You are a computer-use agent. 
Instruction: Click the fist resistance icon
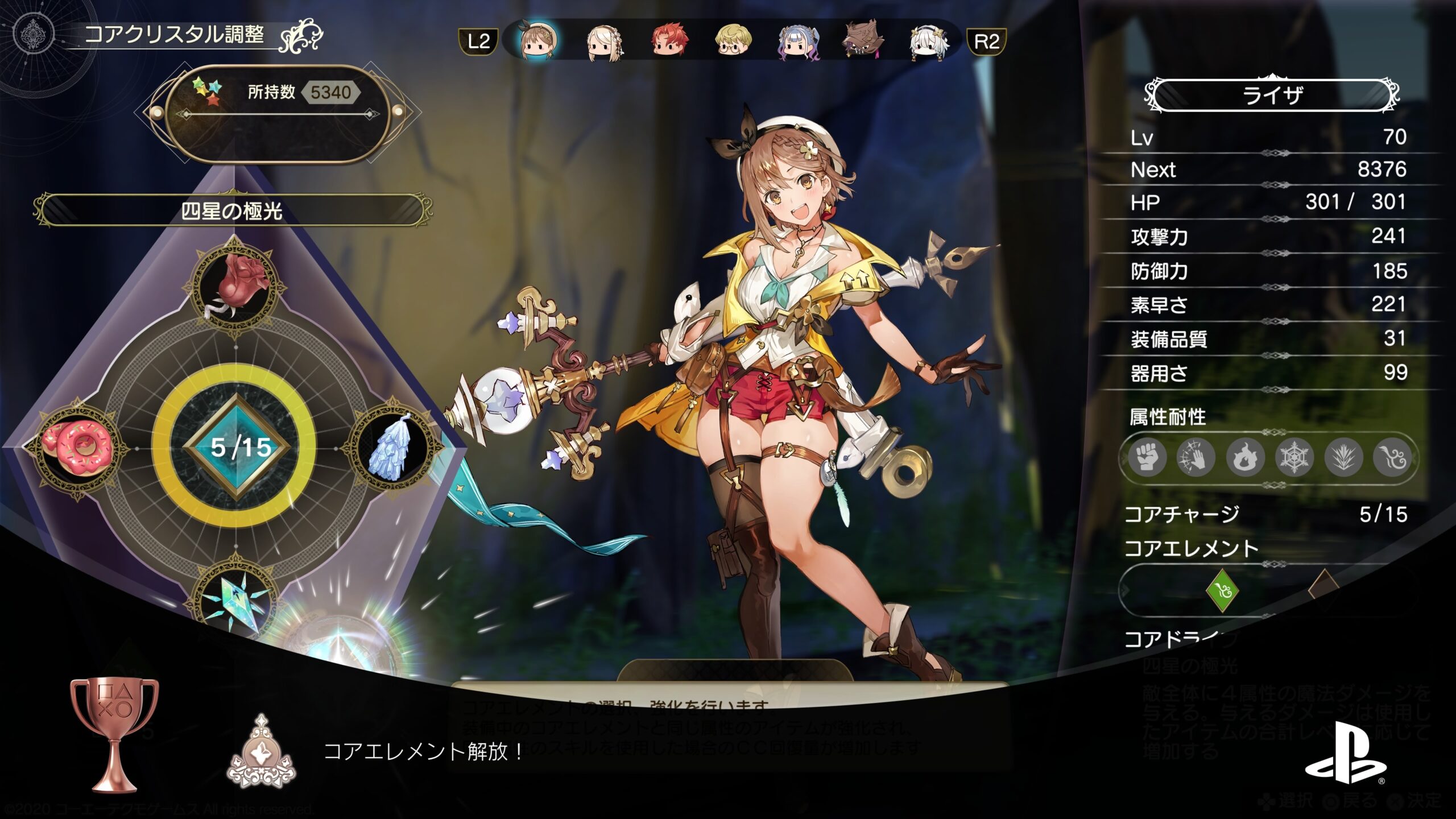[1147, 457]
